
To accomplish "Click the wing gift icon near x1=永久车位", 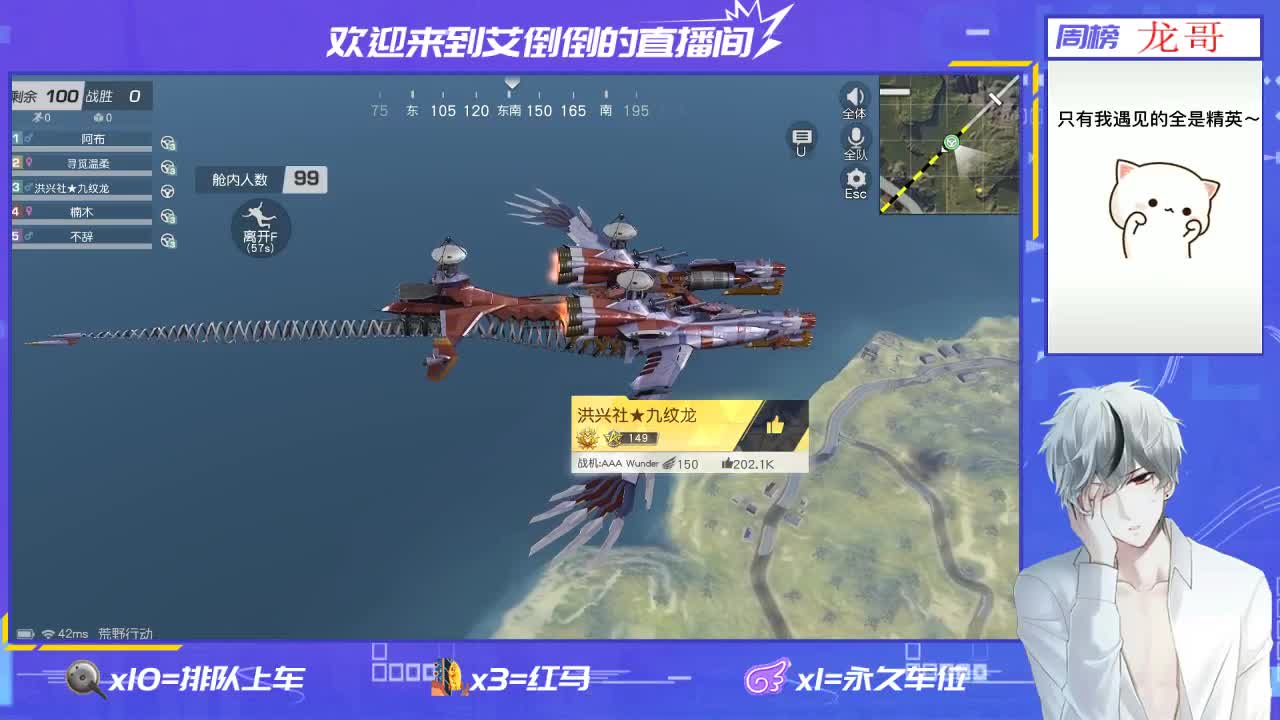I will tap(765, 677).
